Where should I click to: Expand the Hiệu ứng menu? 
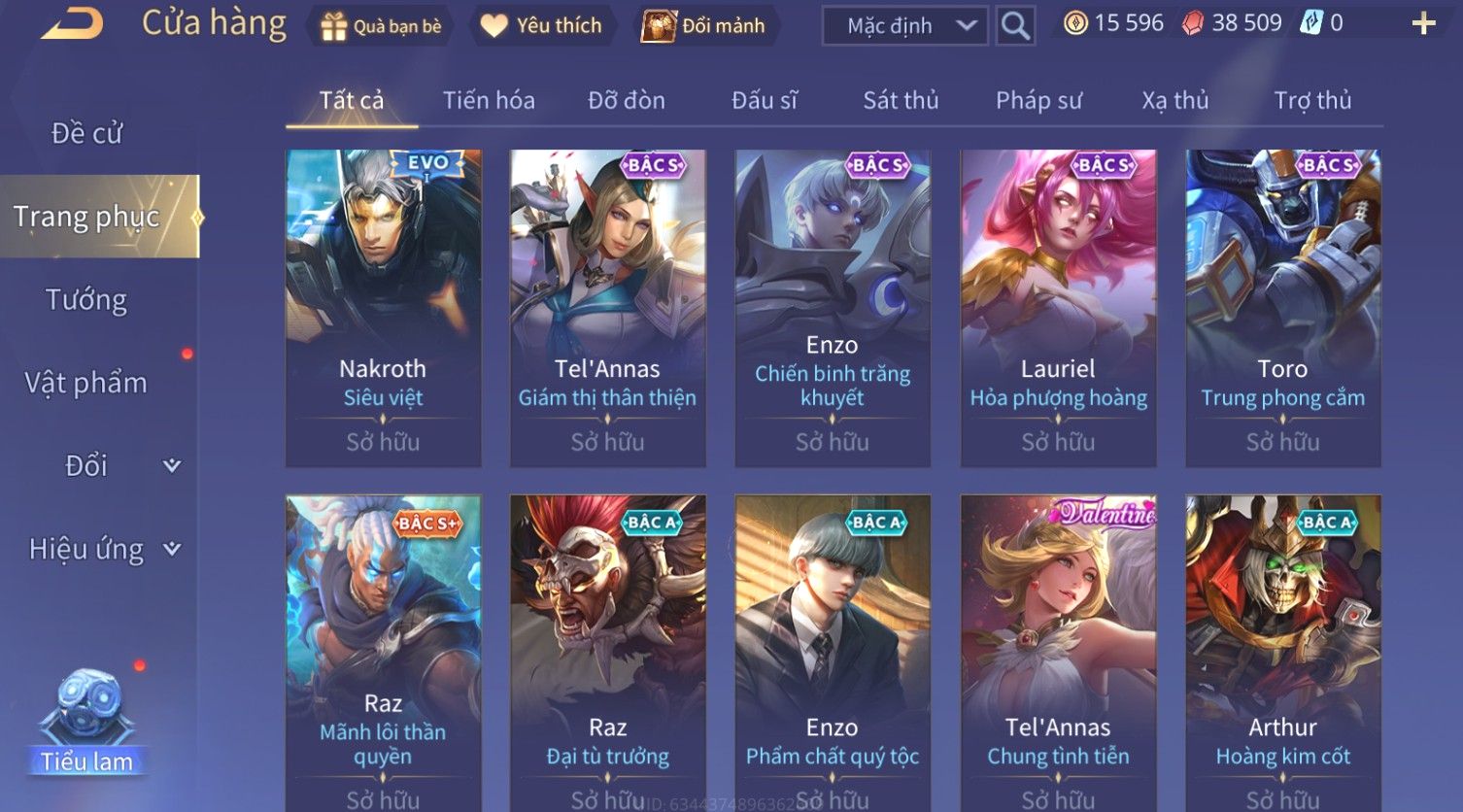(x=104, y=550)
